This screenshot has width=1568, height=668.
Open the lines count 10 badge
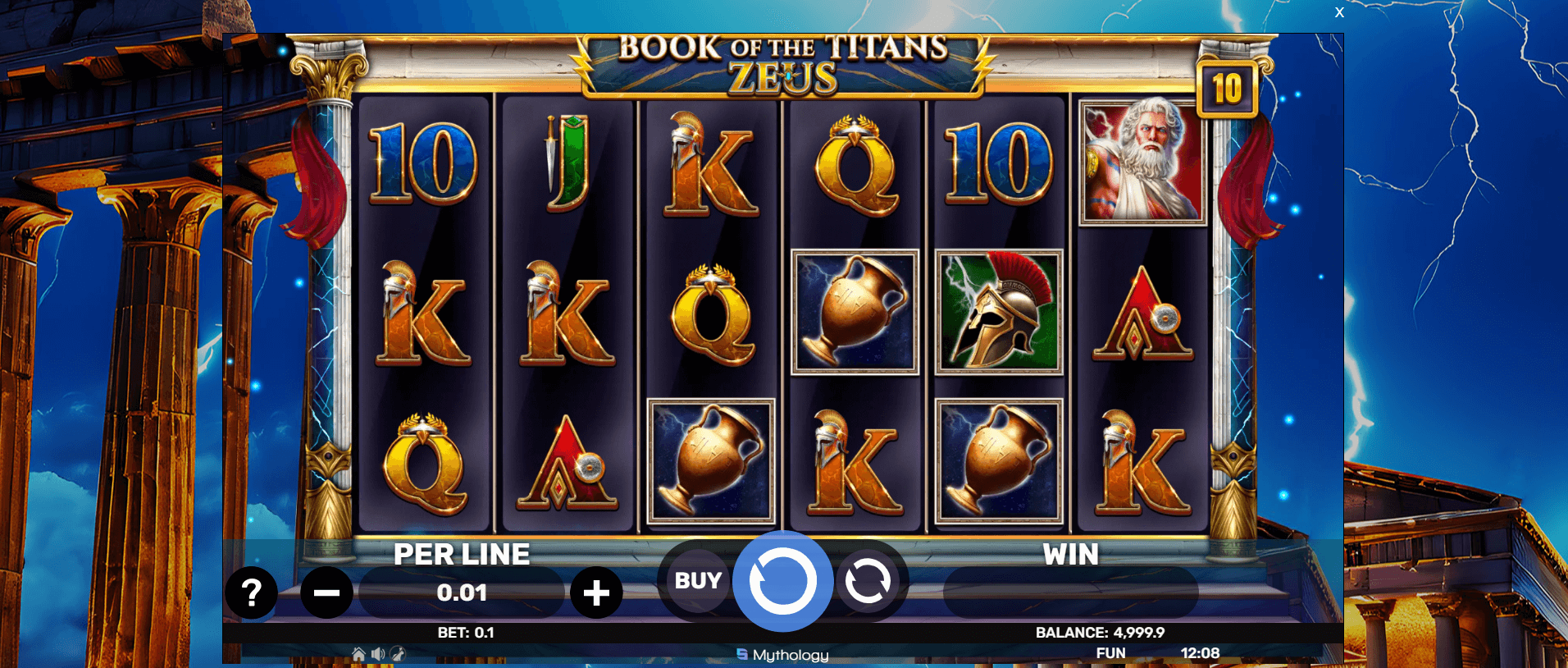tap(1227, 89)
